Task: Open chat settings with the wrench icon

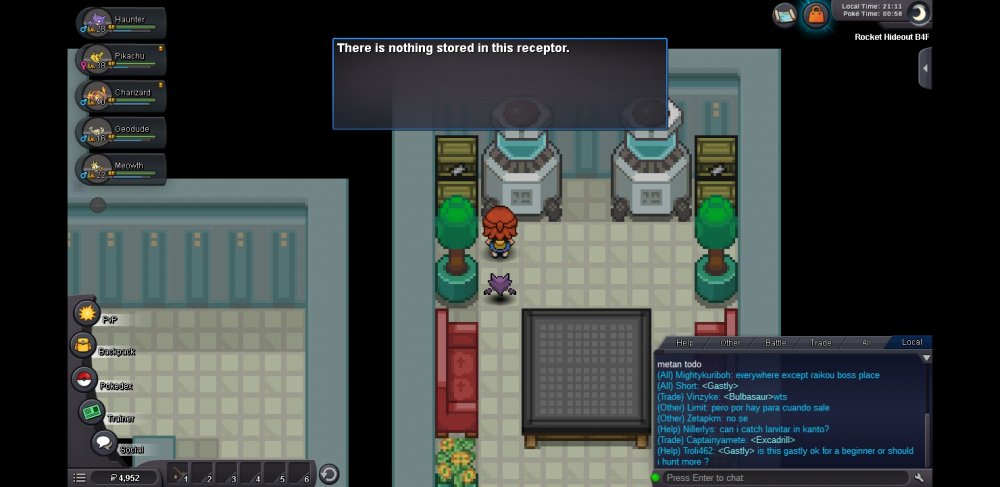Action: click(919, 478)
